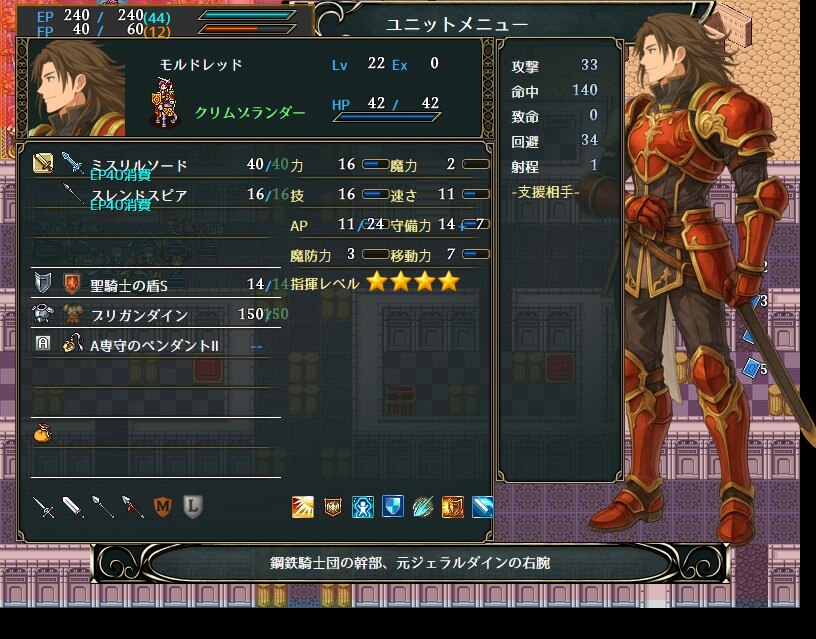Click モルドレッド's face portrait

pos(75,90)
